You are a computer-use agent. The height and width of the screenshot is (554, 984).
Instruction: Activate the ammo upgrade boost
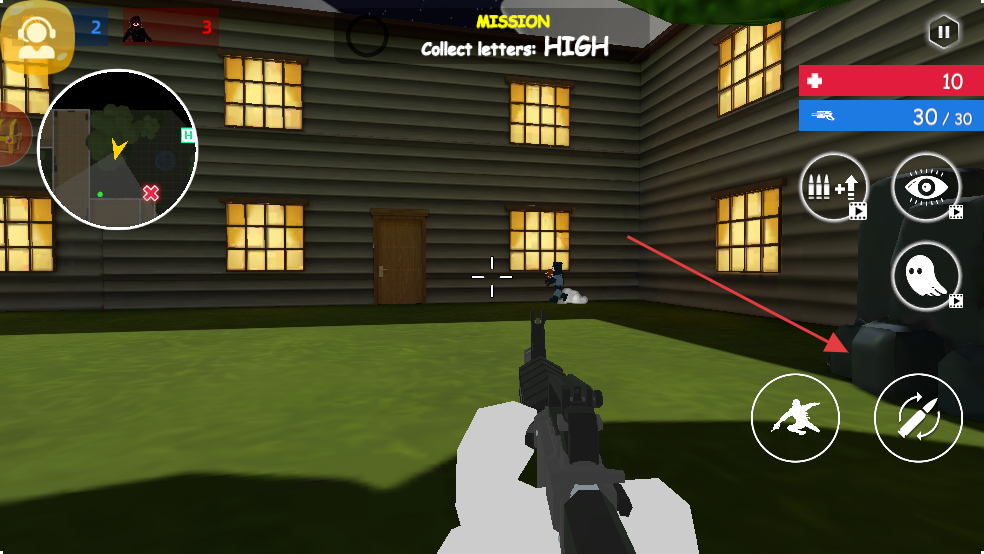pos(833,187)
